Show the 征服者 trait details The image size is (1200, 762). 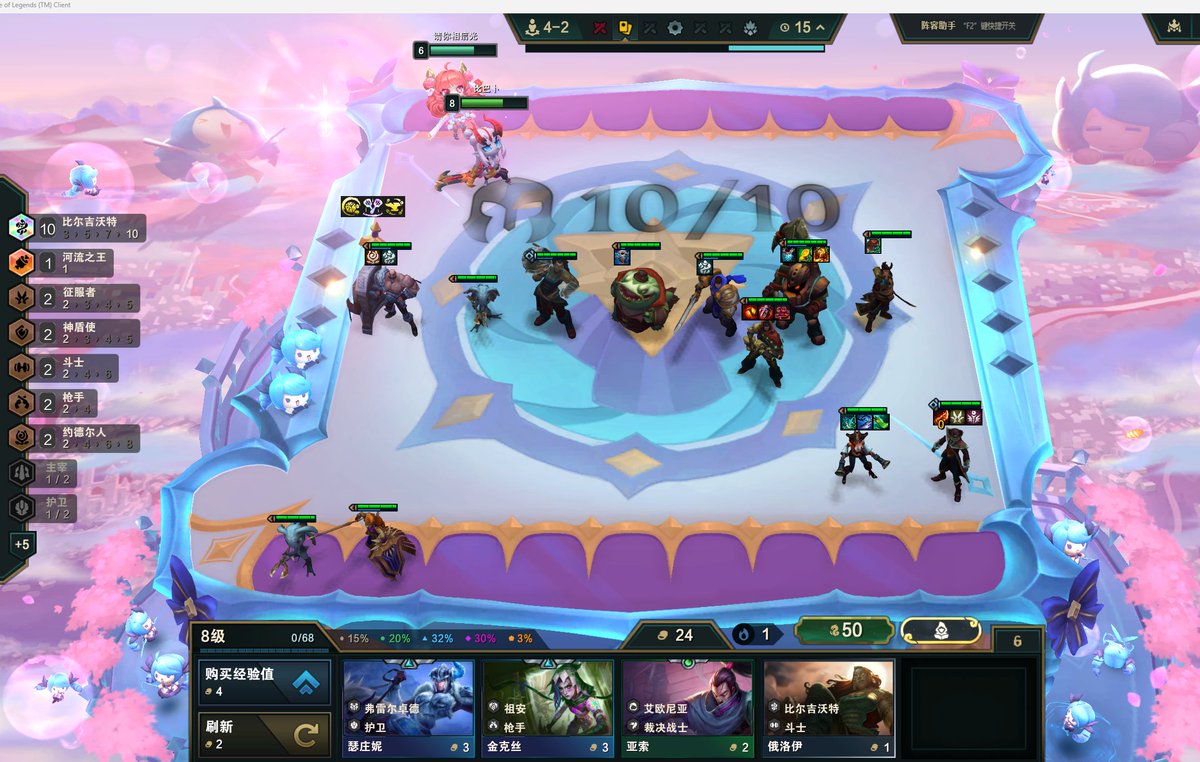coord(75,298)
